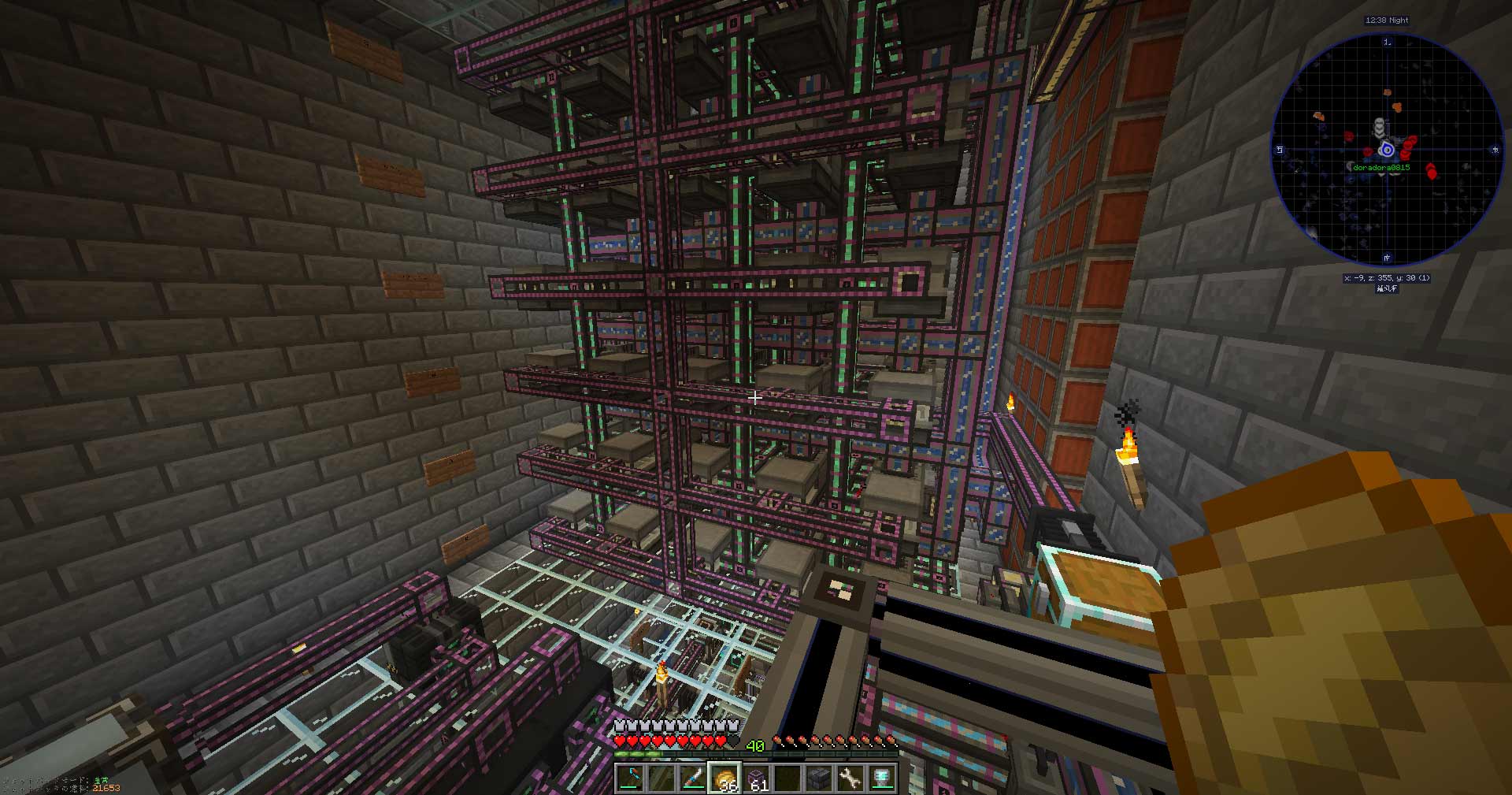Select the glowing cyan device hotbar slot

(x=883, y=778)
